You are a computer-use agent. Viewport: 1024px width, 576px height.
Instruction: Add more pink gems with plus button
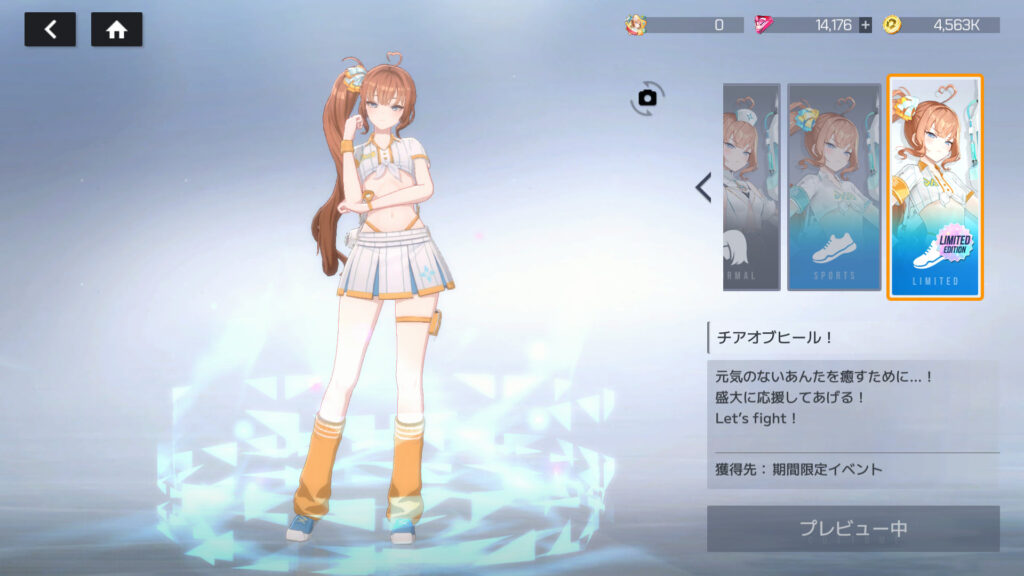(x=865, y=25)
